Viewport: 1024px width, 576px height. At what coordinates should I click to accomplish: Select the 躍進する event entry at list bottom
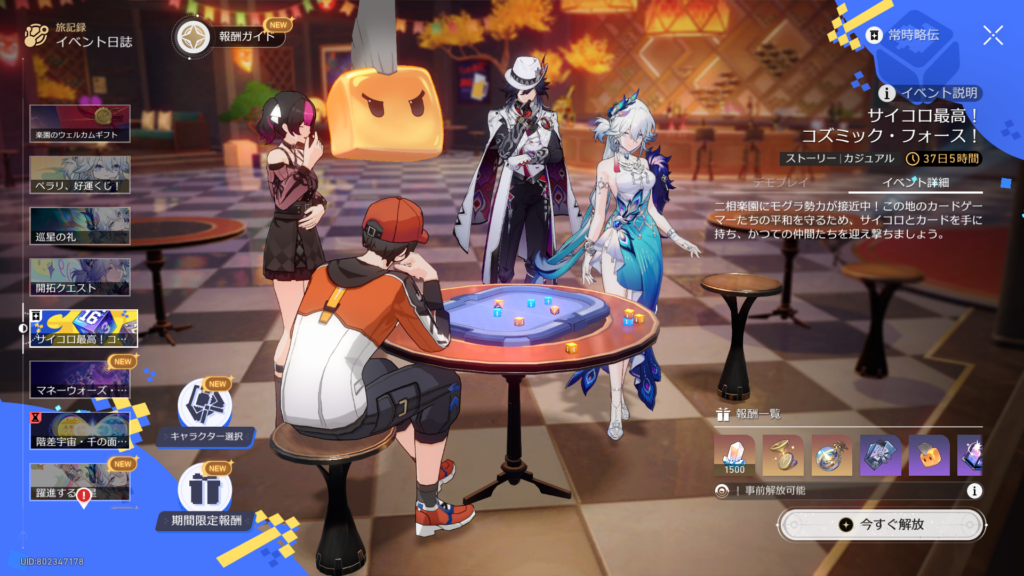(80, 482)
